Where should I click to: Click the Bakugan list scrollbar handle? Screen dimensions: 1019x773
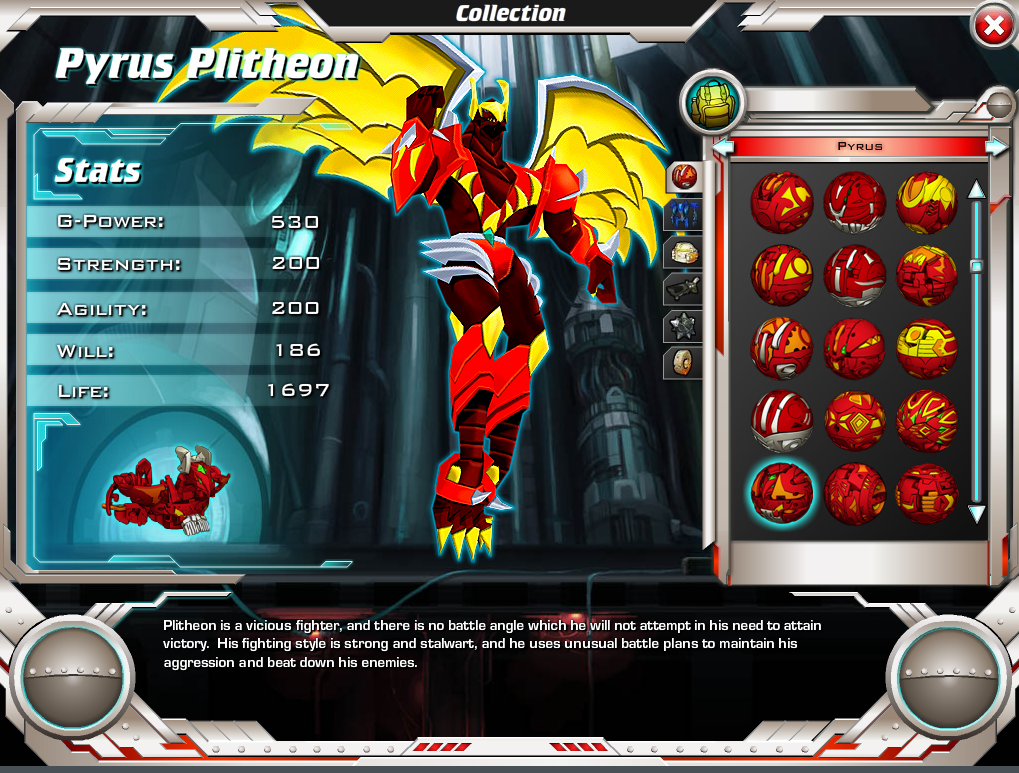point(976,266)
